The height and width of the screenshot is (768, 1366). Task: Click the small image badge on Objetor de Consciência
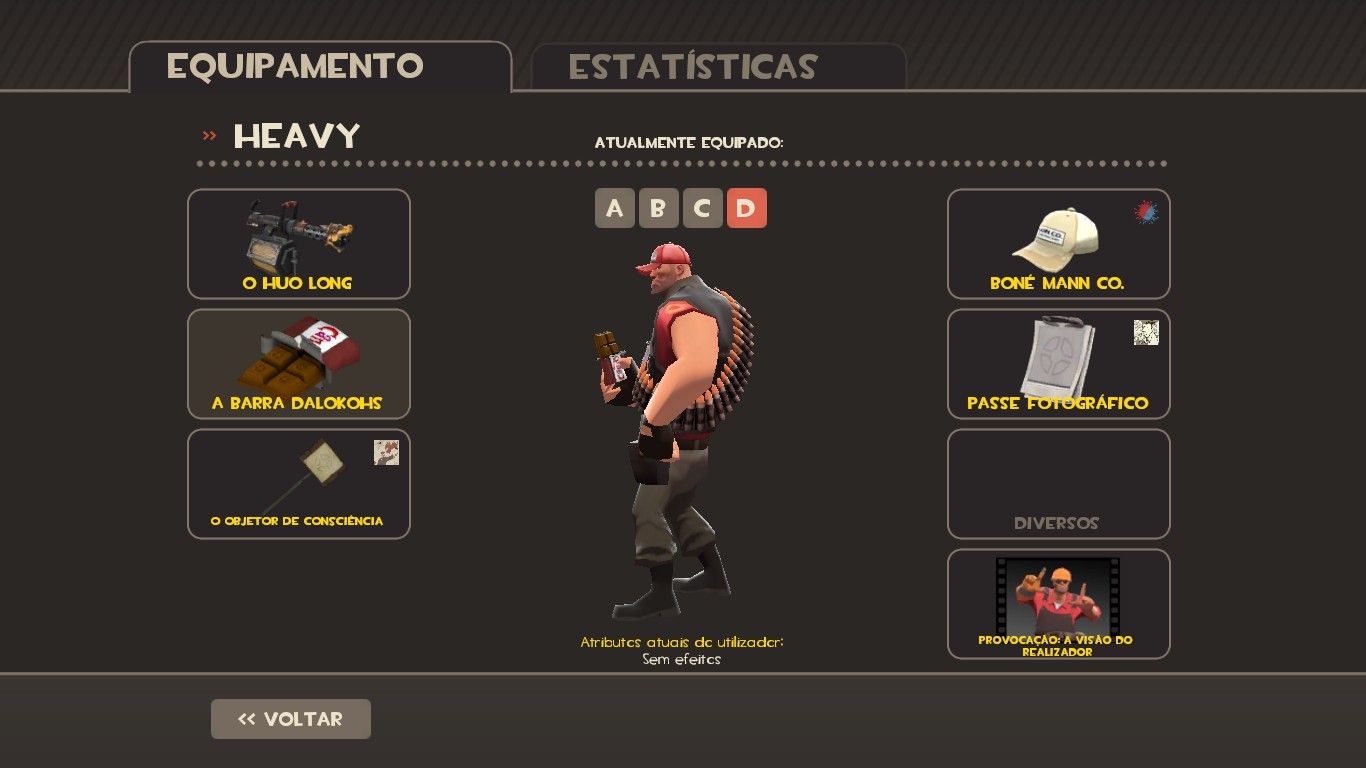point(386,452)
